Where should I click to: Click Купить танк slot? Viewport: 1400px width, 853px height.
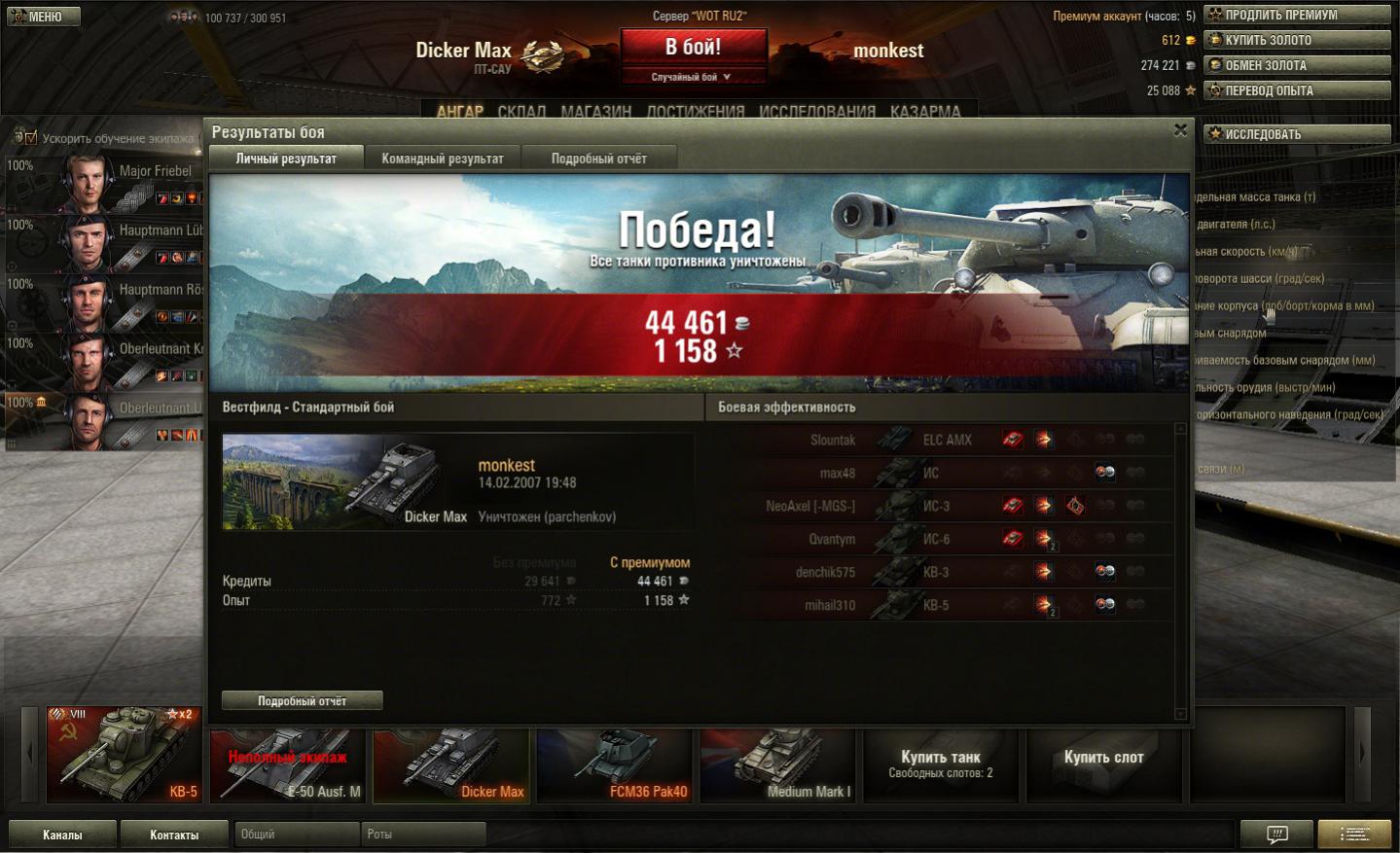940,764
